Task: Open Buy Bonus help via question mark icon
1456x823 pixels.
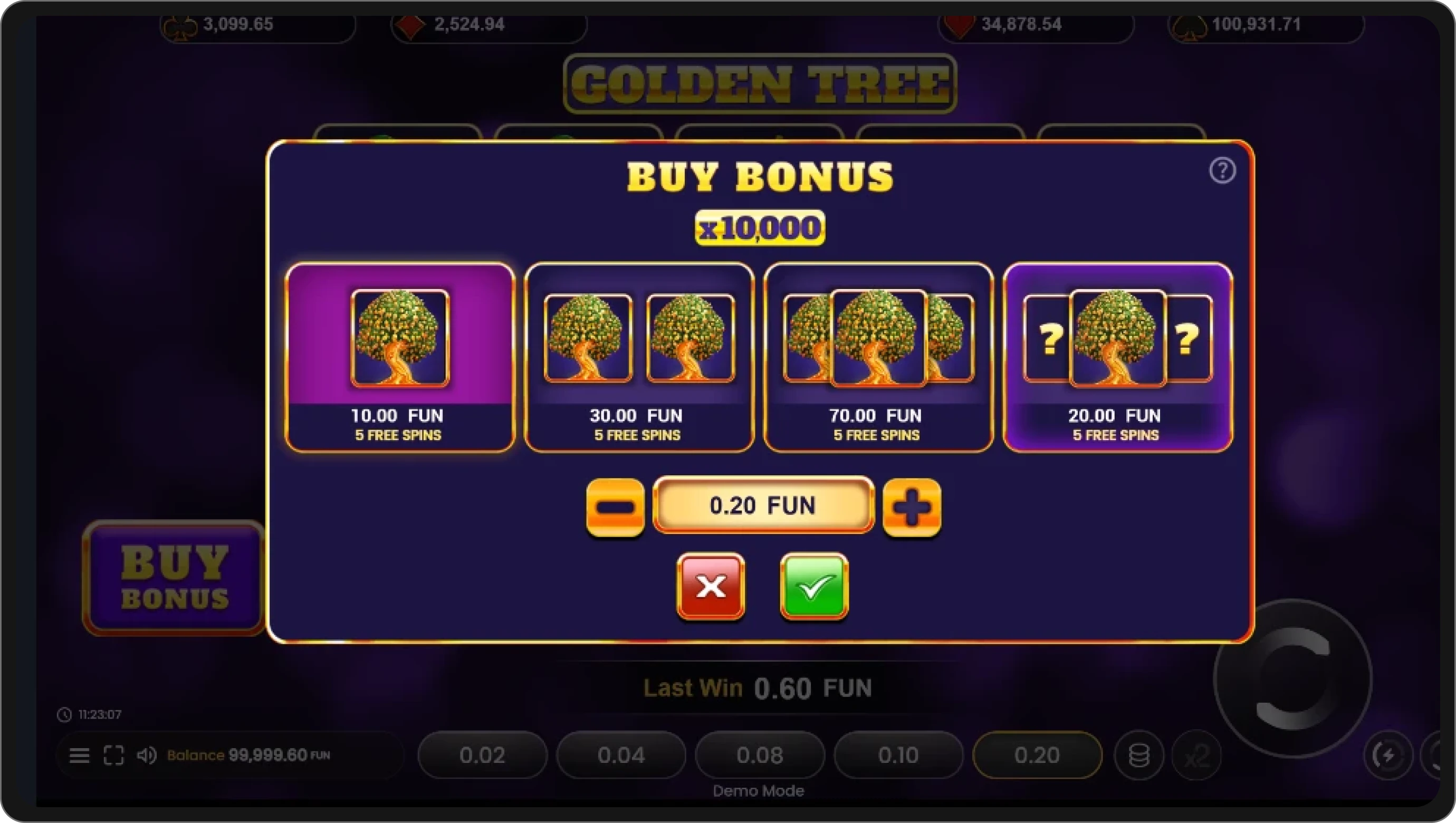Action: tap(1223, 170)
